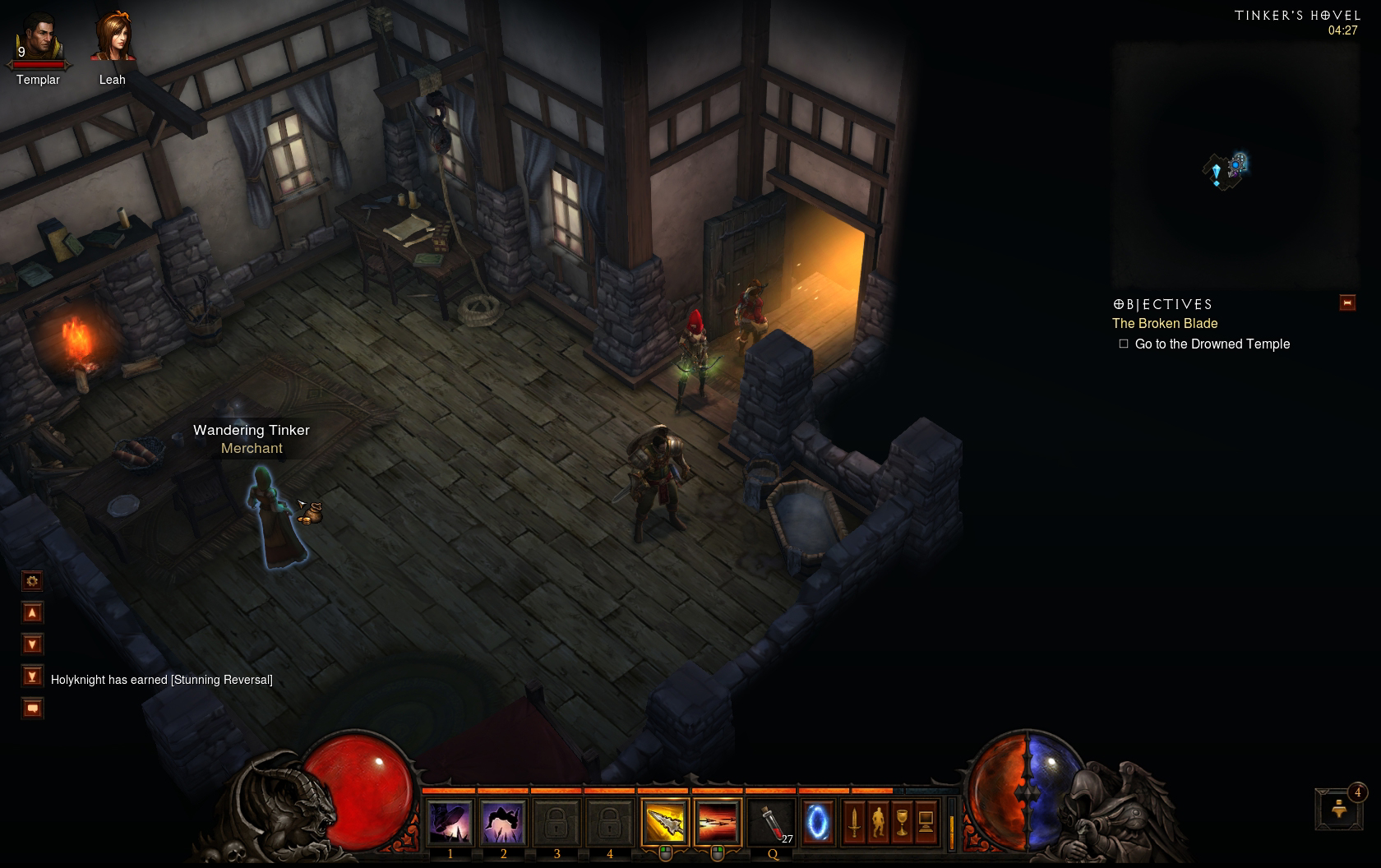This screenshot has height=868, width=1381.
Task: Open the gold anvil notification icon
Action: (1338, 809)
